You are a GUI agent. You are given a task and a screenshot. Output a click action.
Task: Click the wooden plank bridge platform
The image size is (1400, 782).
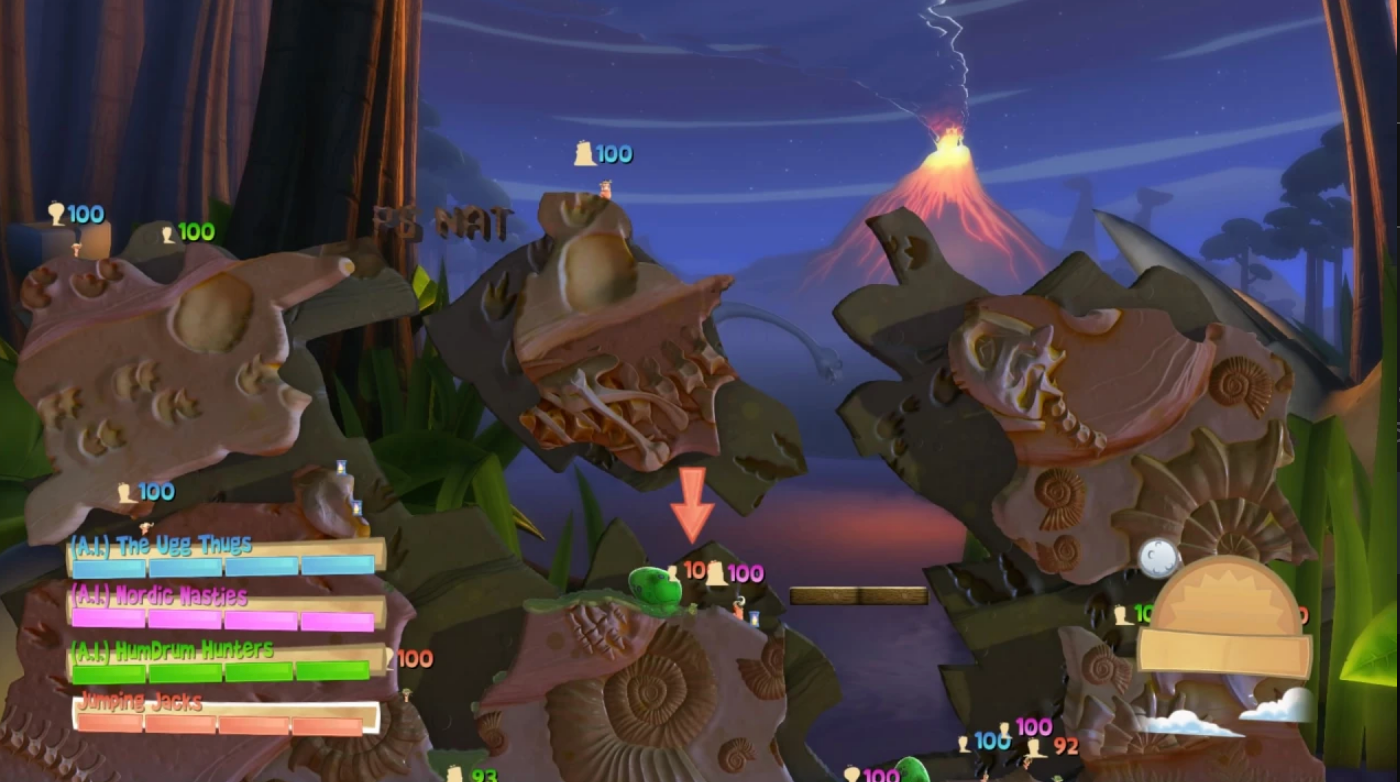(858, 593)
